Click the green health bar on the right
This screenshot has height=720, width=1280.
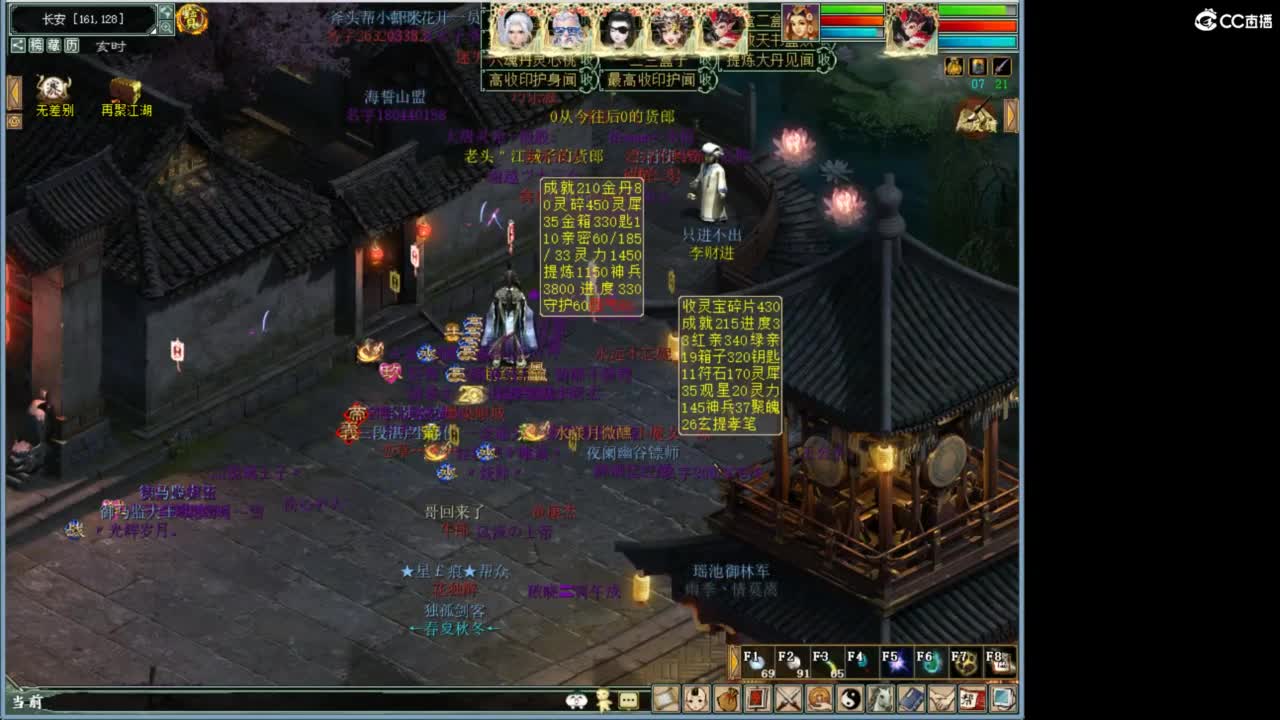(975, 9)
